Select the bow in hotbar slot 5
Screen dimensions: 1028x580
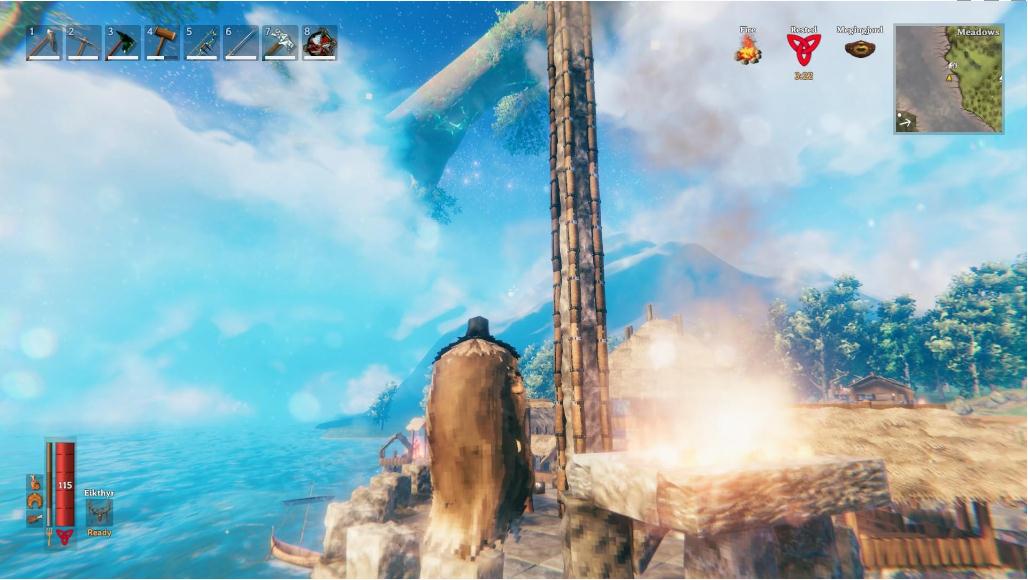point(201,43)
